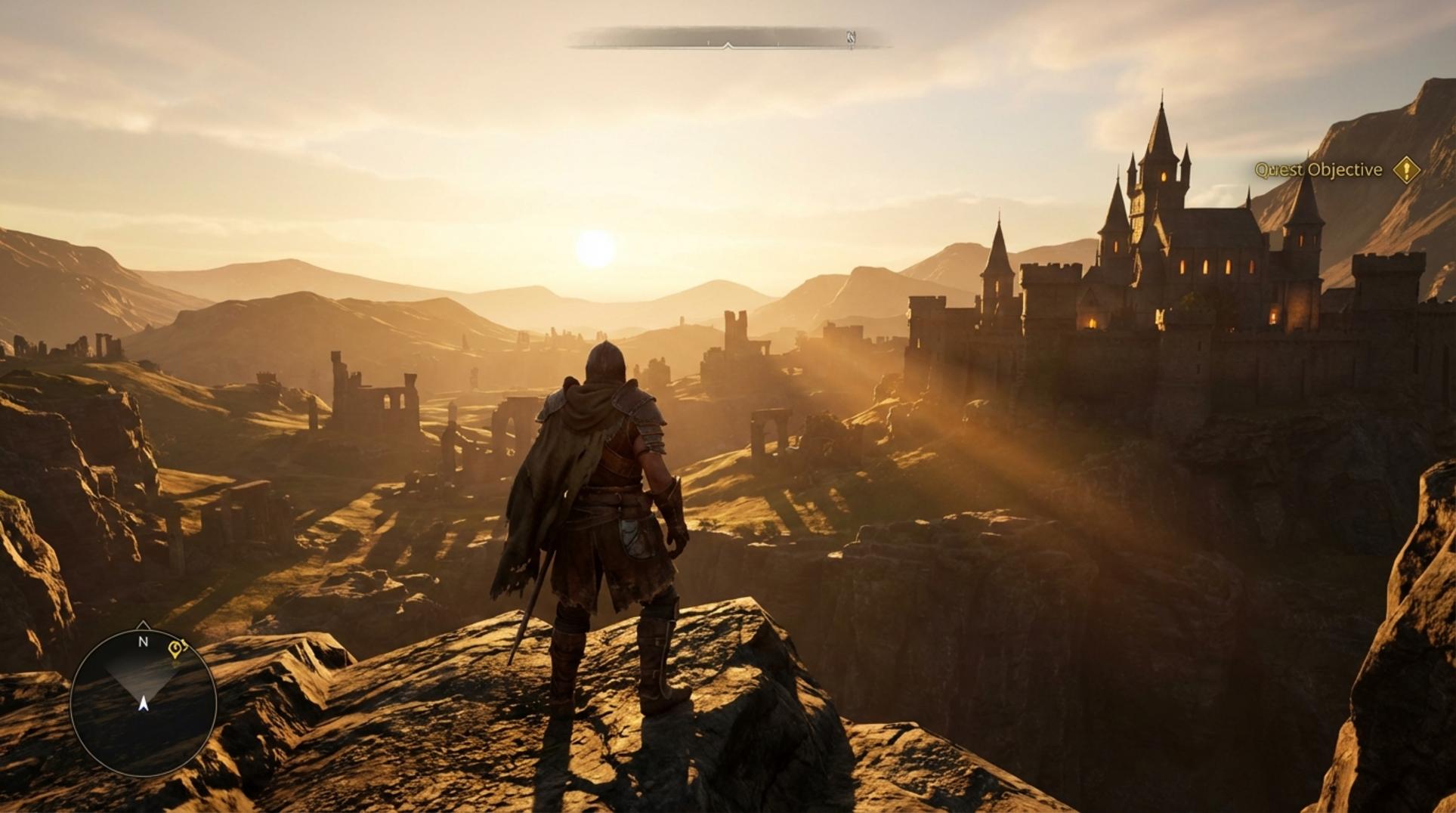
Task: Click the compass bar at the top
Action: 727,38
